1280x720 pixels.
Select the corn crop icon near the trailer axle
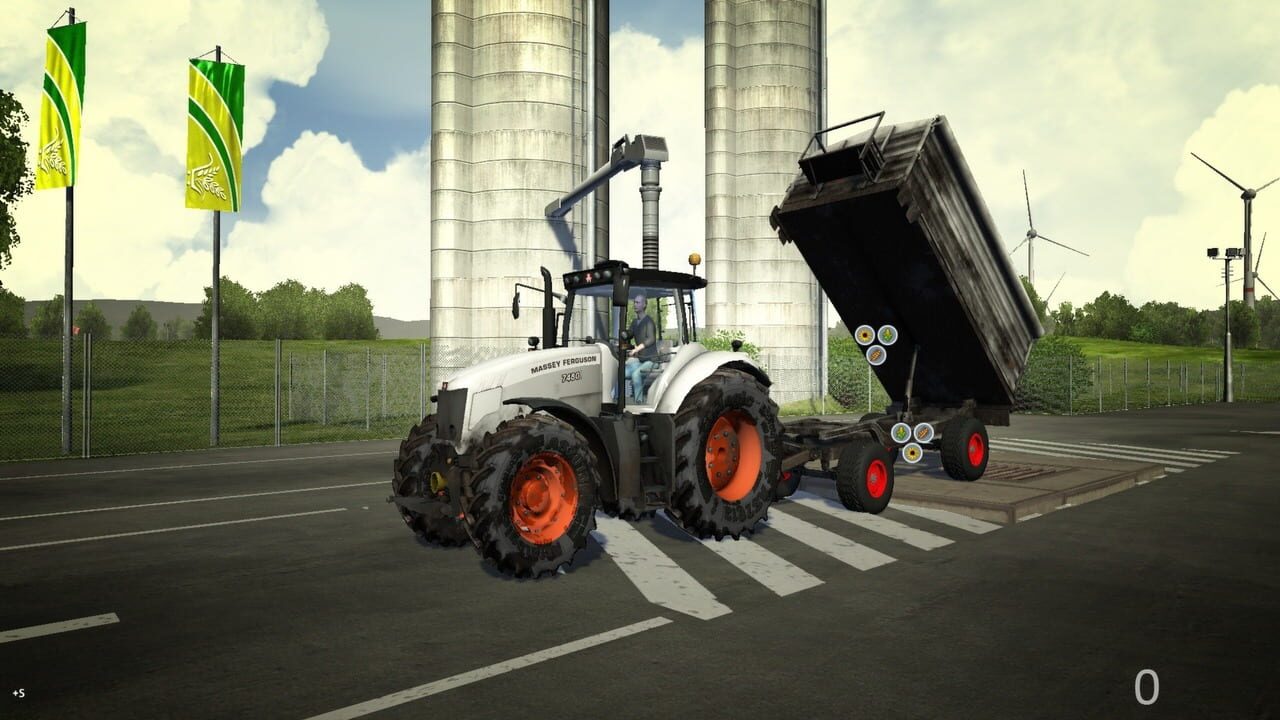901,433
